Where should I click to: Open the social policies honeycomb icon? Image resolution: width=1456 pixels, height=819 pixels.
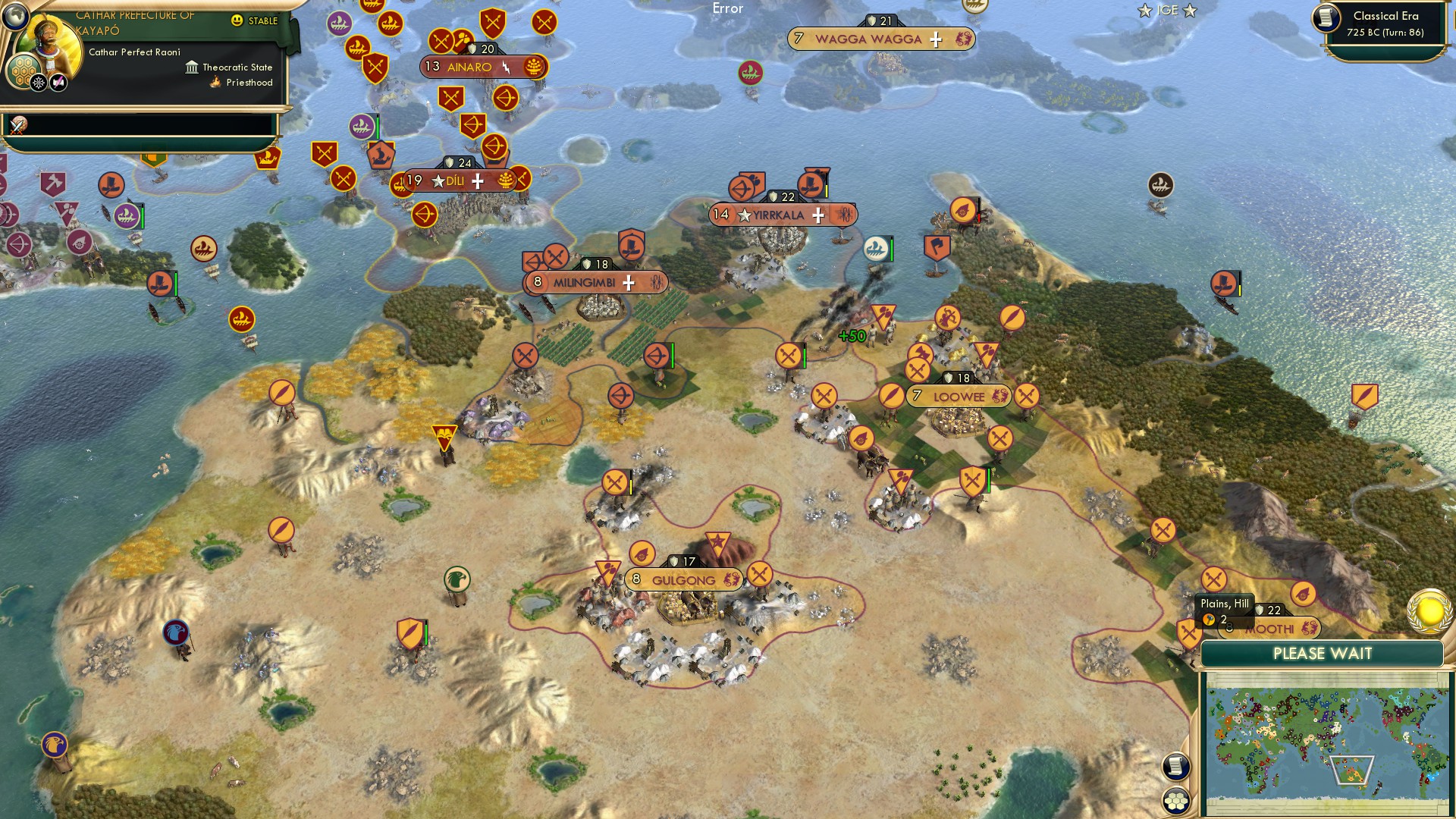point(22,71)
